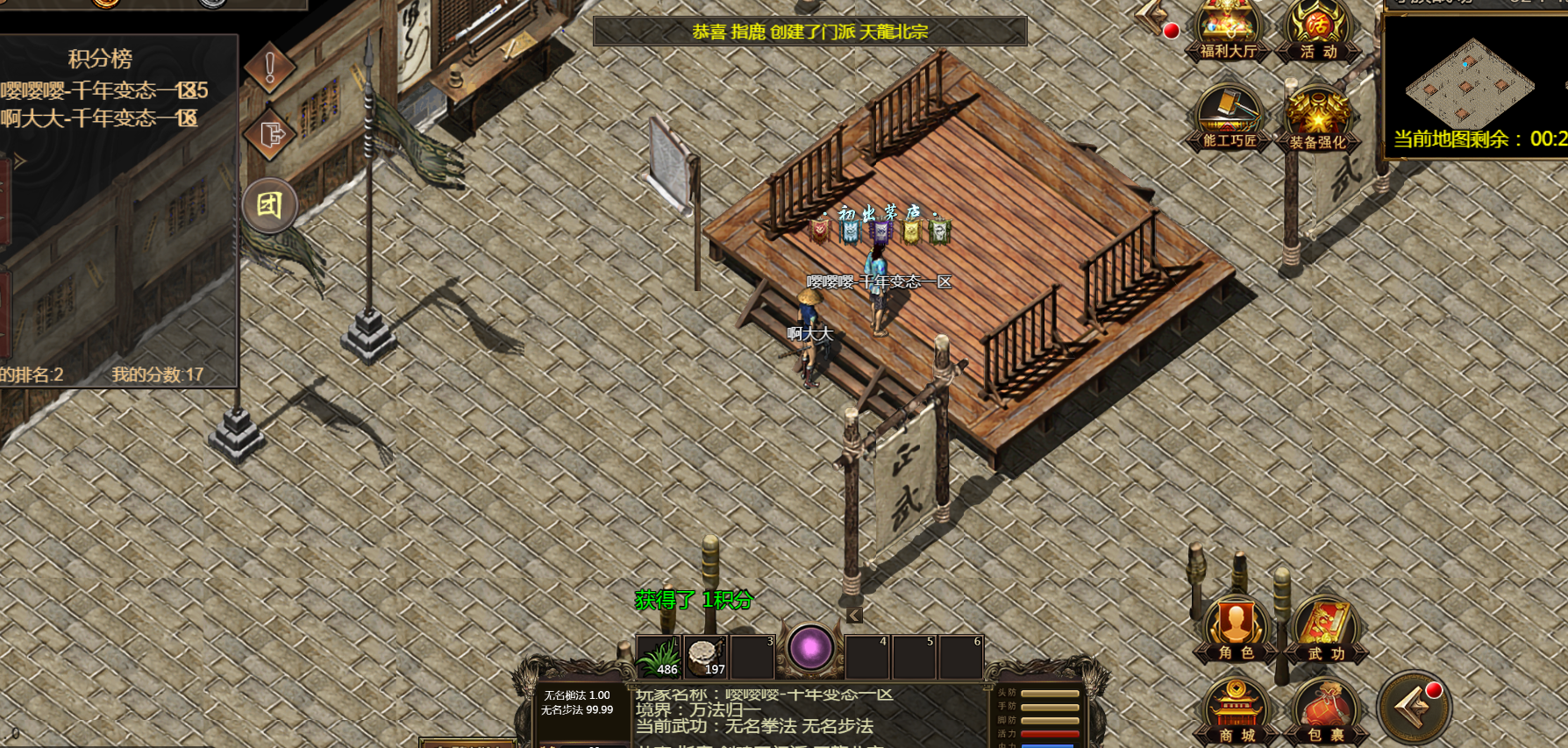This screenshot has width=1568, height=748.
Task: Click the round 团 group button
Action: pos(269,205)
